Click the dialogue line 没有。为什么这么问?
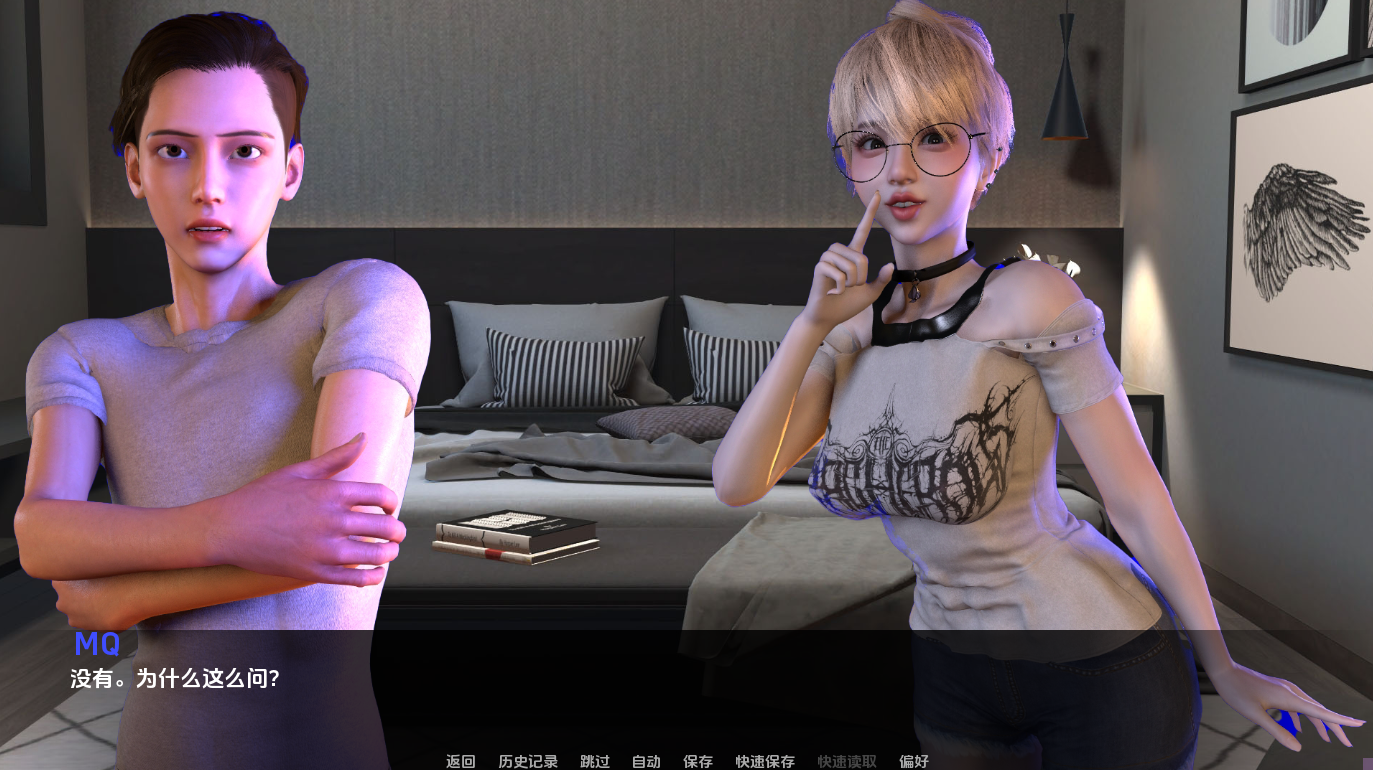1373x770 pixels. 175,678
